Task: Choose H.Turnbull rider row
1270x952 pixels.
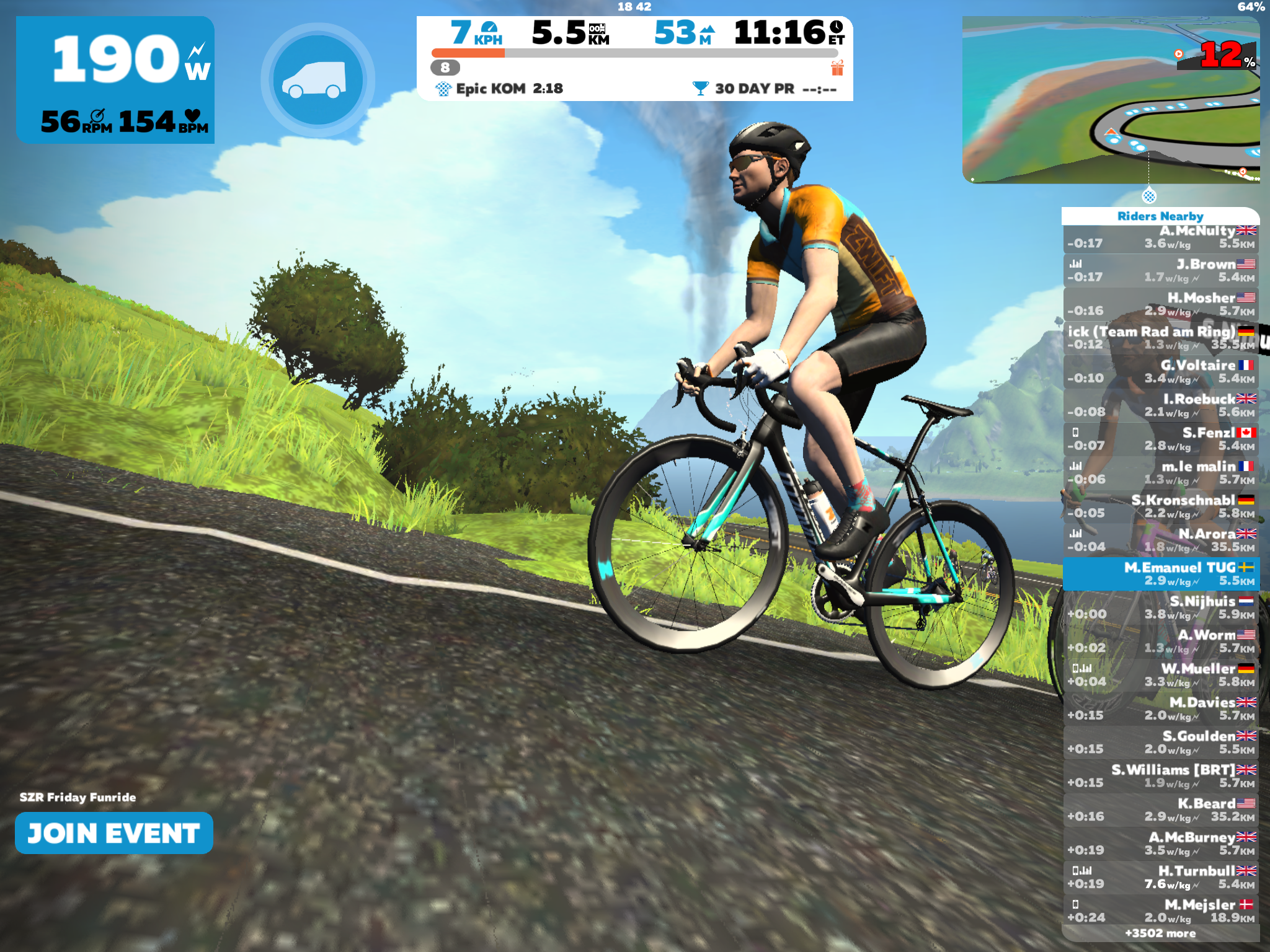Action: tap(1161, 877)
